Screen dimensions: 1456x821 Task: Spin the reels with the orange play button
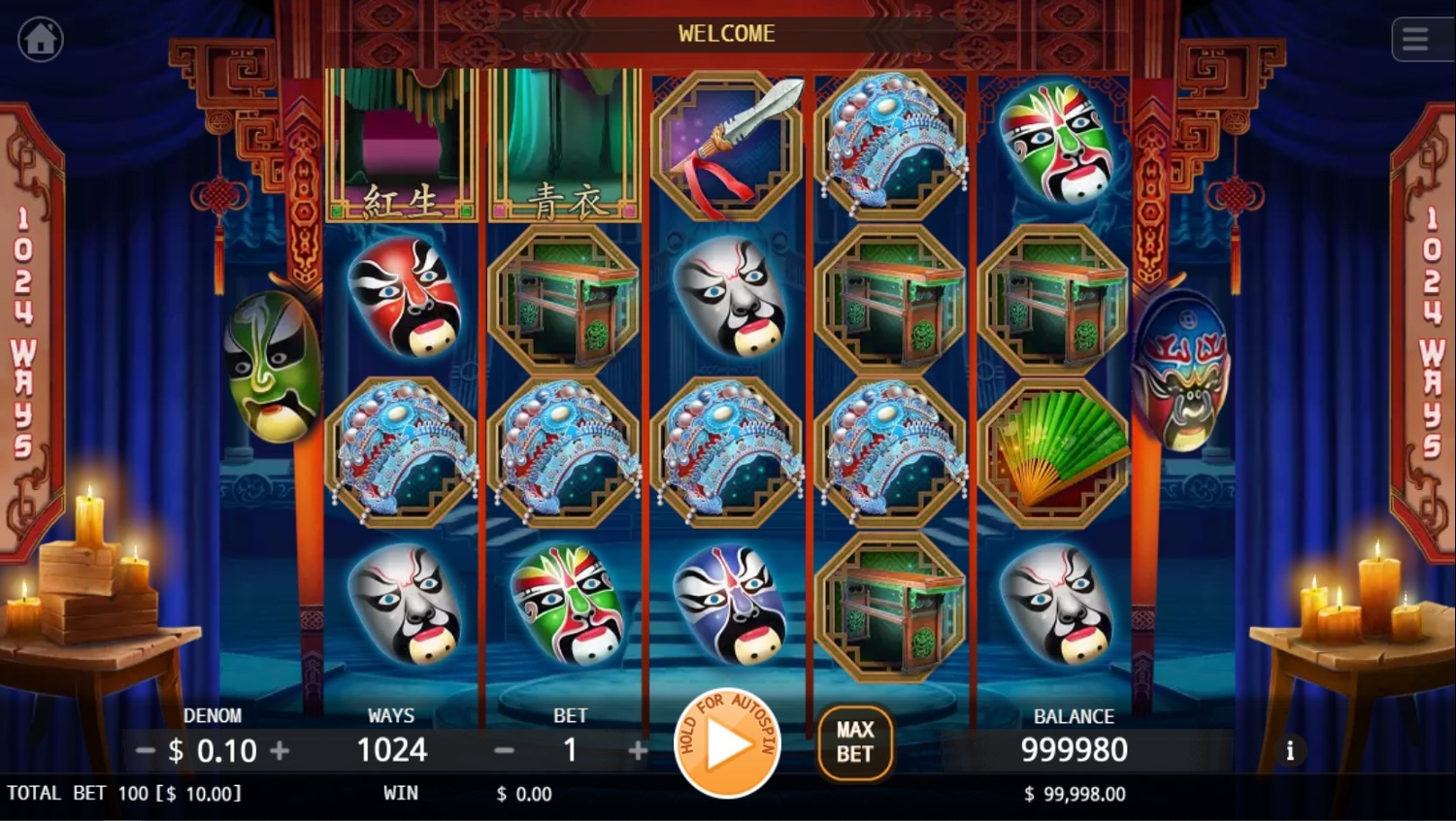click(x=727, y=744)
